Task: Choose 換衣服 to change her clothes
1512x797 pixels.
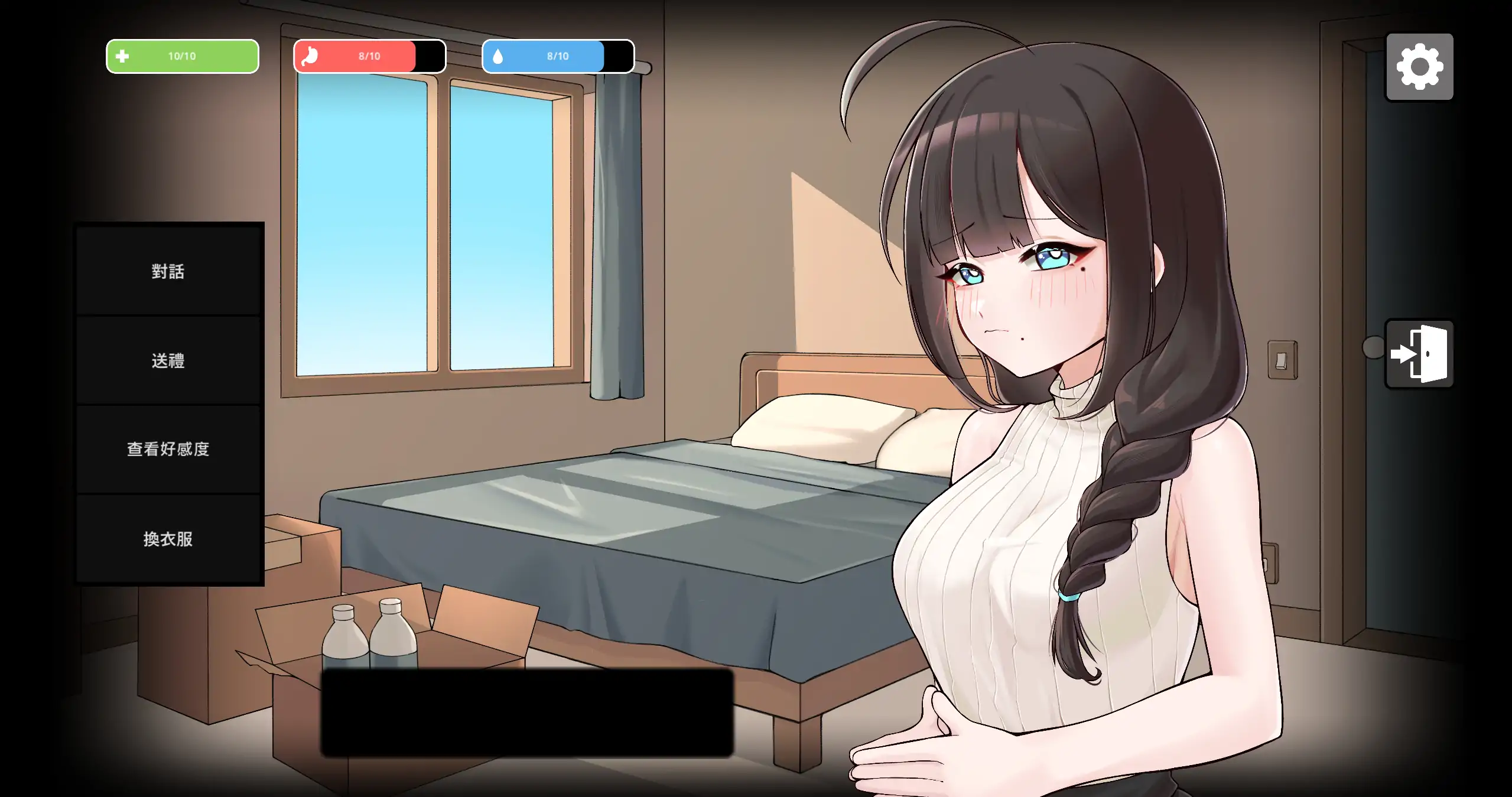Action: coord(168,539)
